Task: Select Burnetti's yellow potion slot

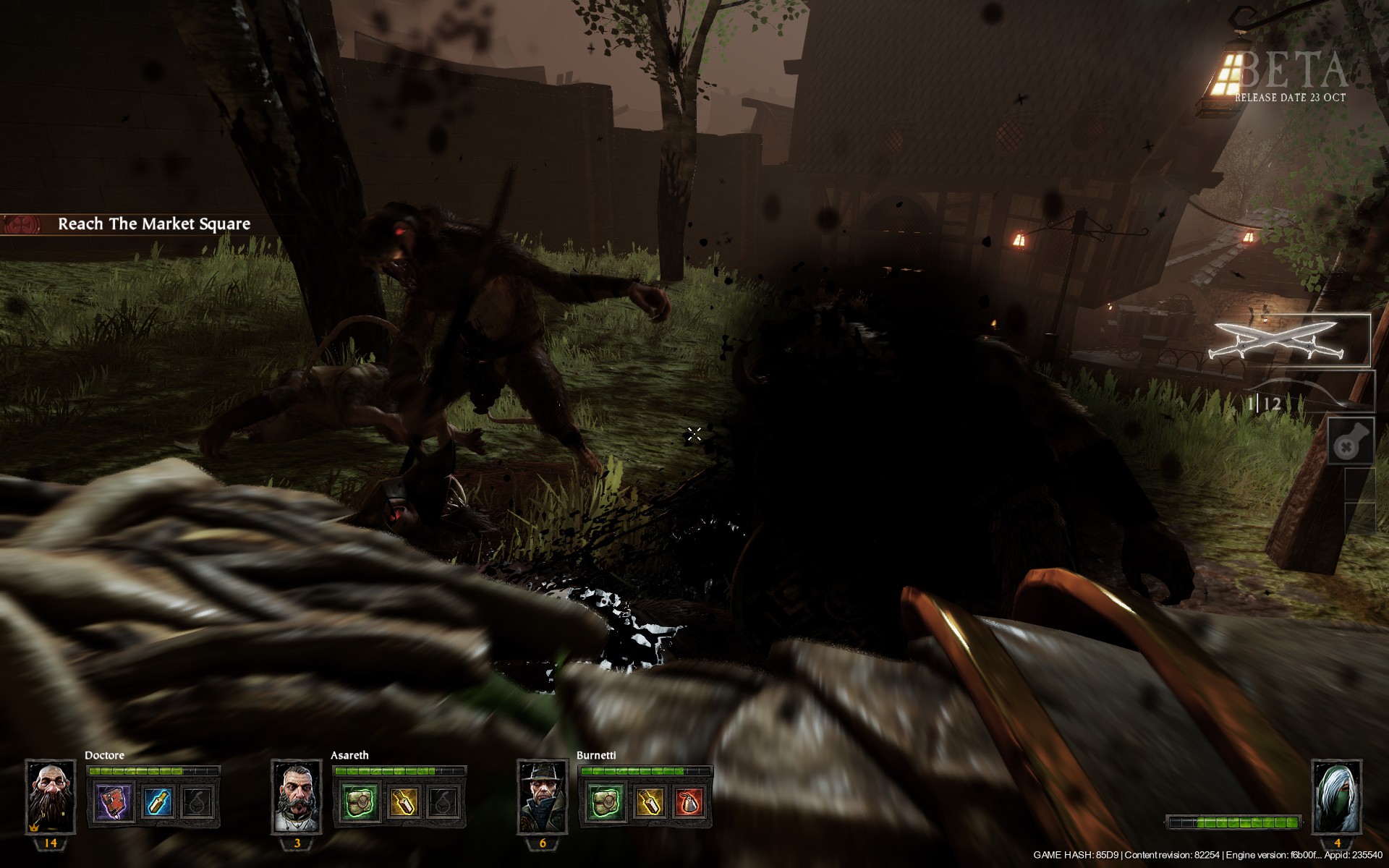Action: tap(648, 804)
